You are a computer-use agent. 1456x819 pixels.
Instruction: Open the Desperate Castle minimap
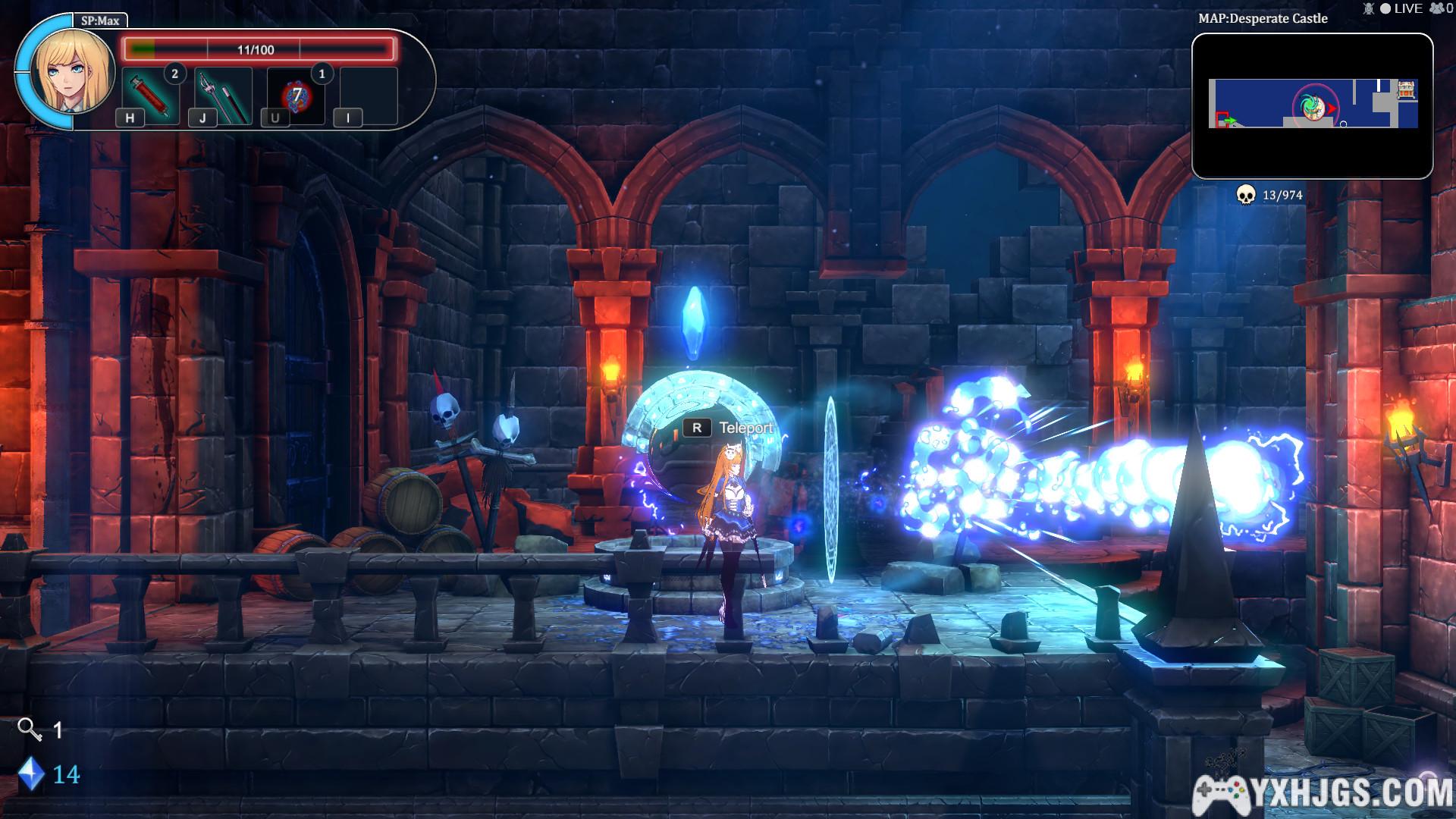pos(1312,105)
